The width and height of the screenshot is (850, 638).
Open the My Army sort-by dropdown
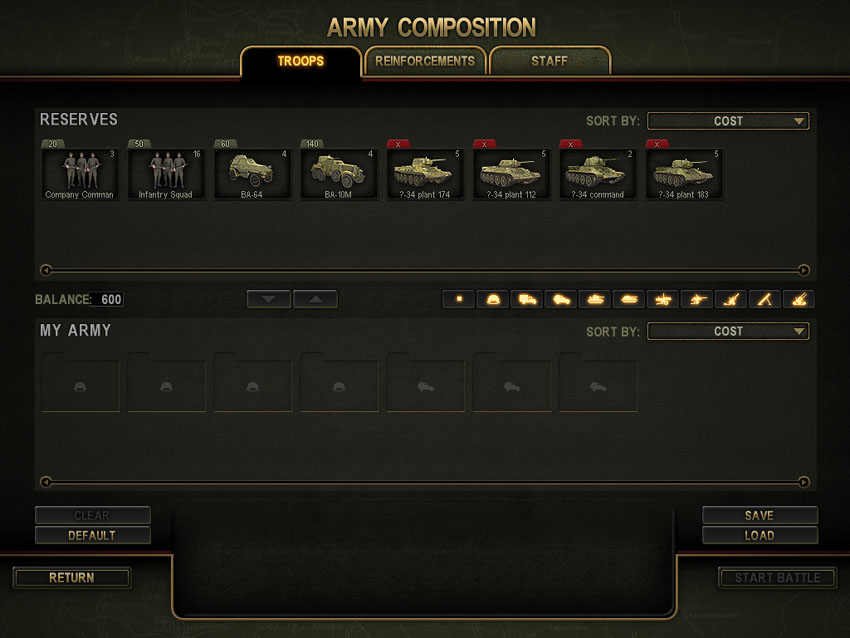(x=728, y=331)
